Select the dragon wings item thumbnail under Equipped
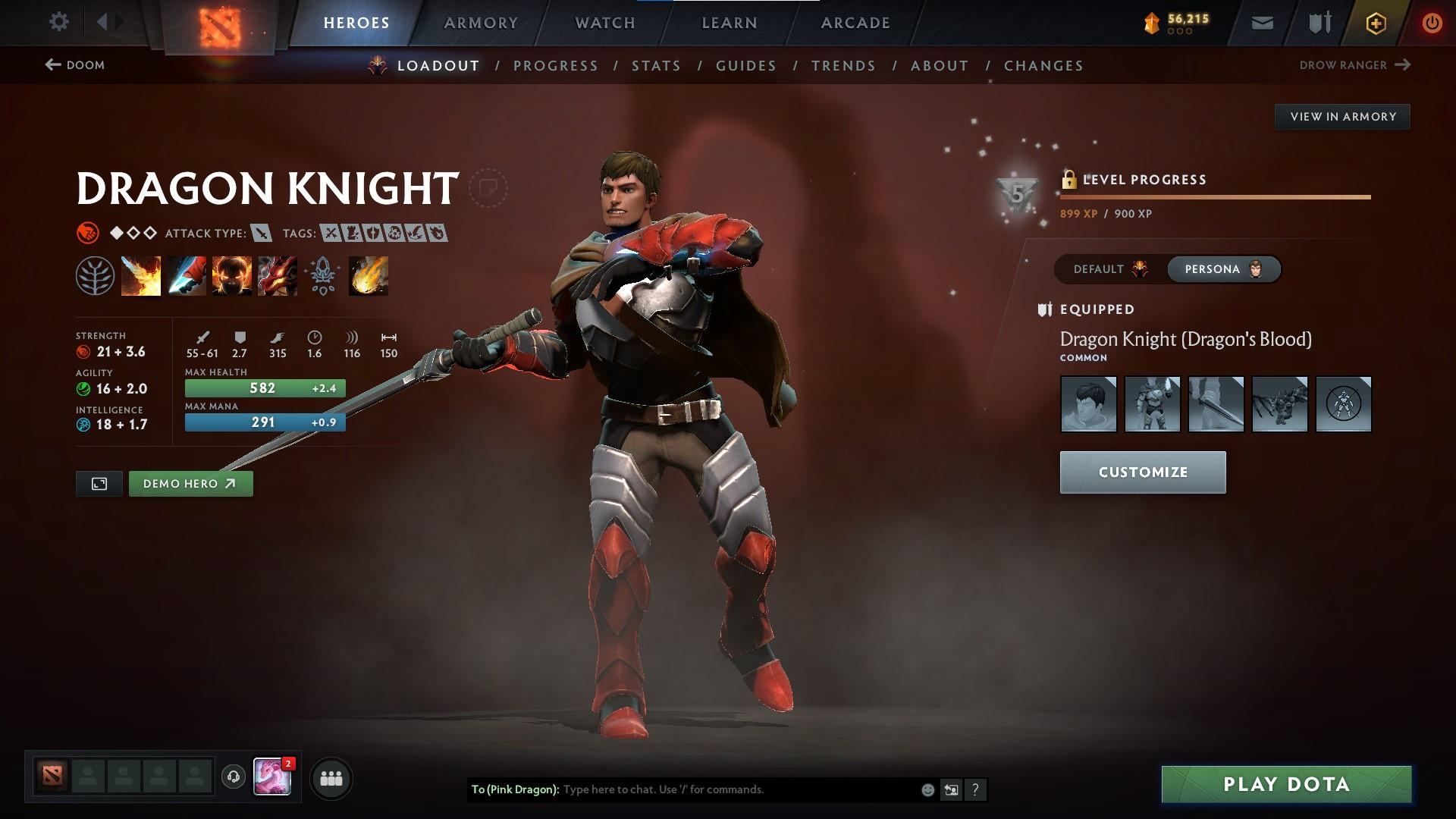 click(1279, 404)
